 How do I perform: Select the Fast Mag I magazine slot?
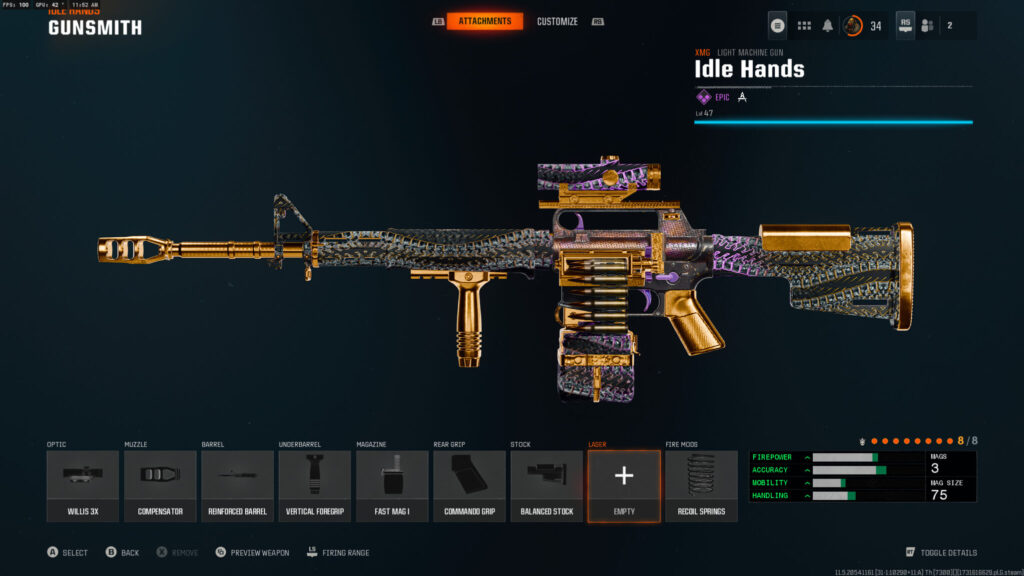(x=392, y=486)
